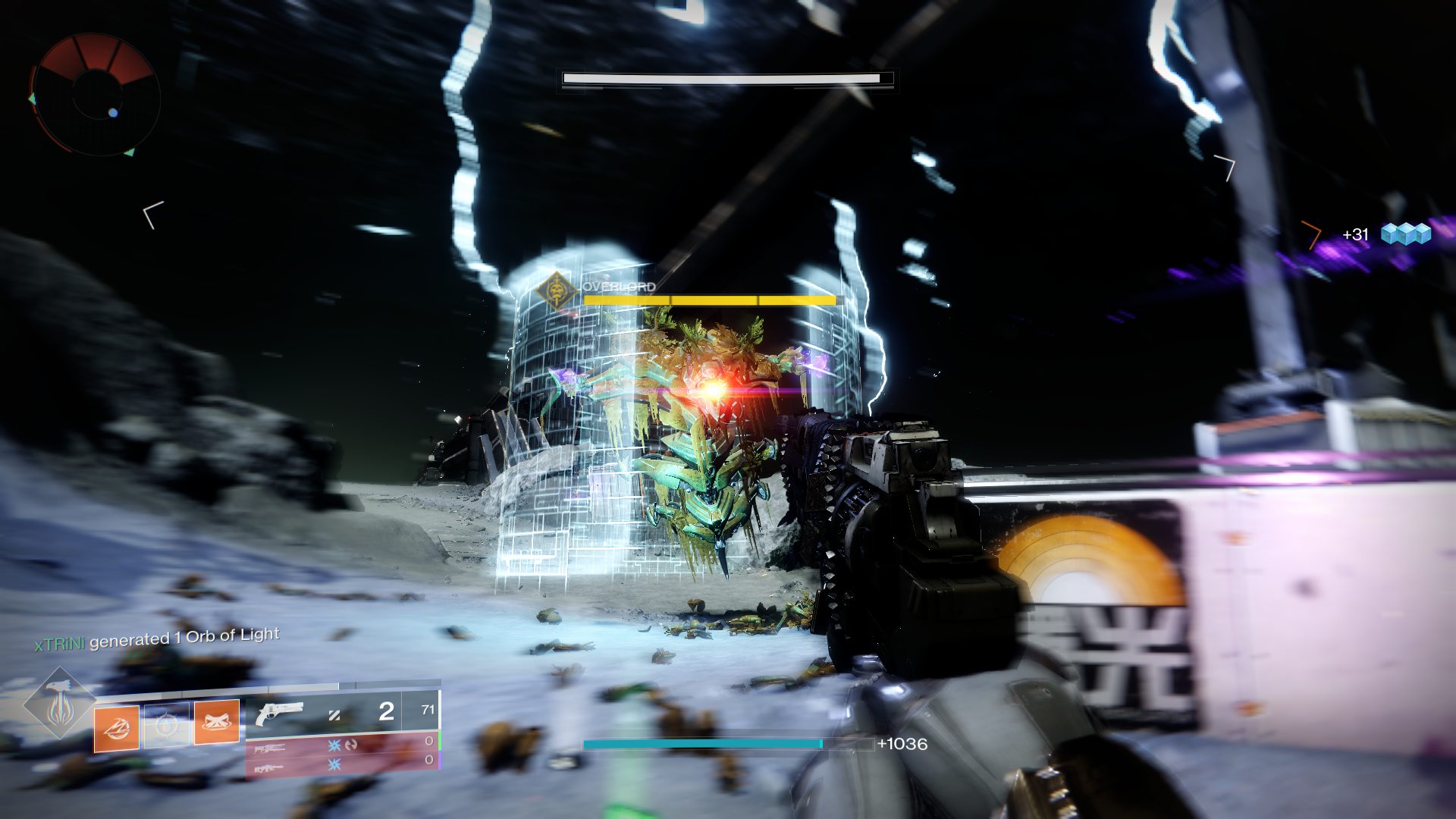Click the Overlord skull diamond icon

click(556, 290)
